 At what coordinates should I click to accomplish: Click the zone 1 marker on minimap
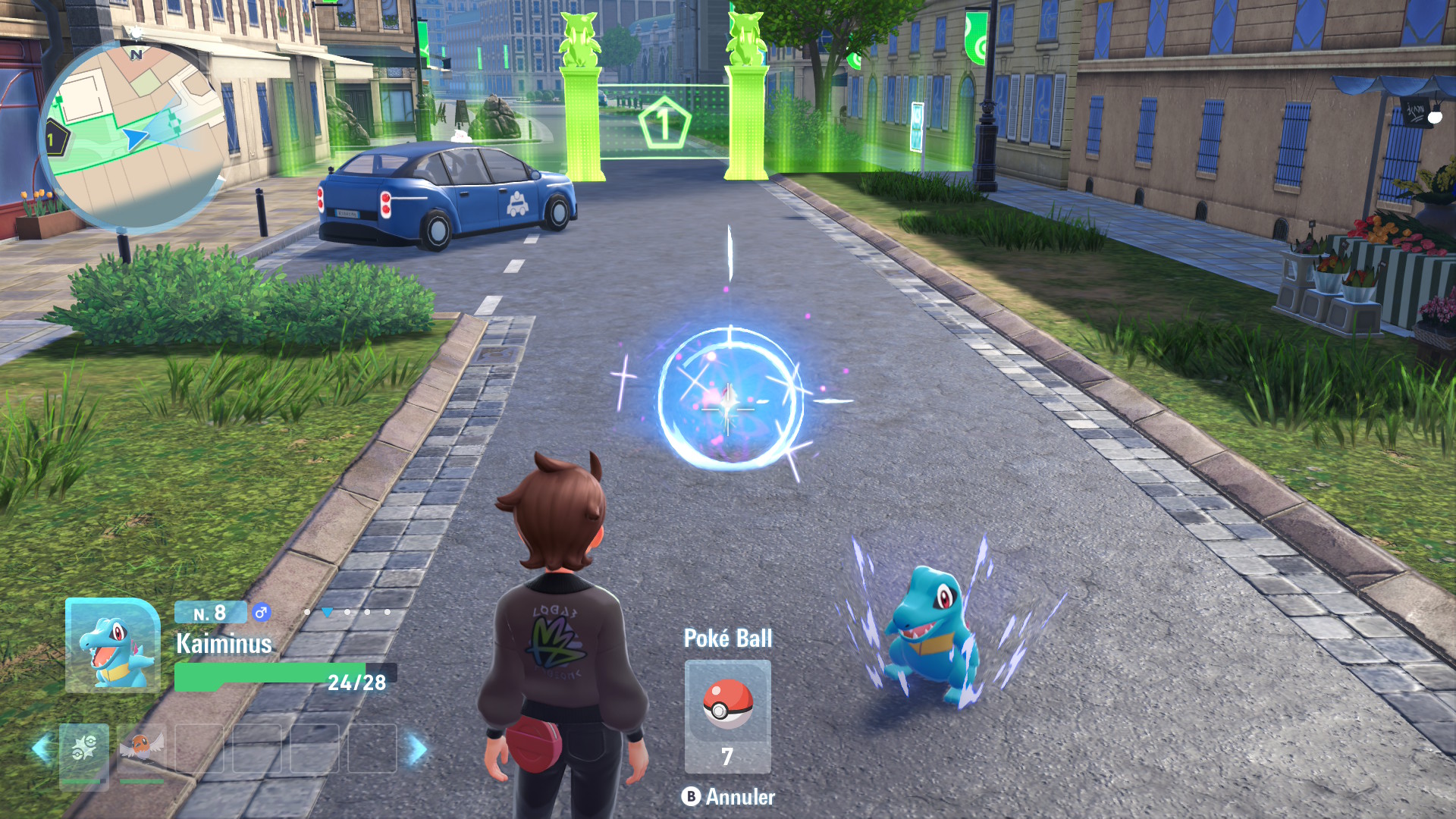point(52,140)
